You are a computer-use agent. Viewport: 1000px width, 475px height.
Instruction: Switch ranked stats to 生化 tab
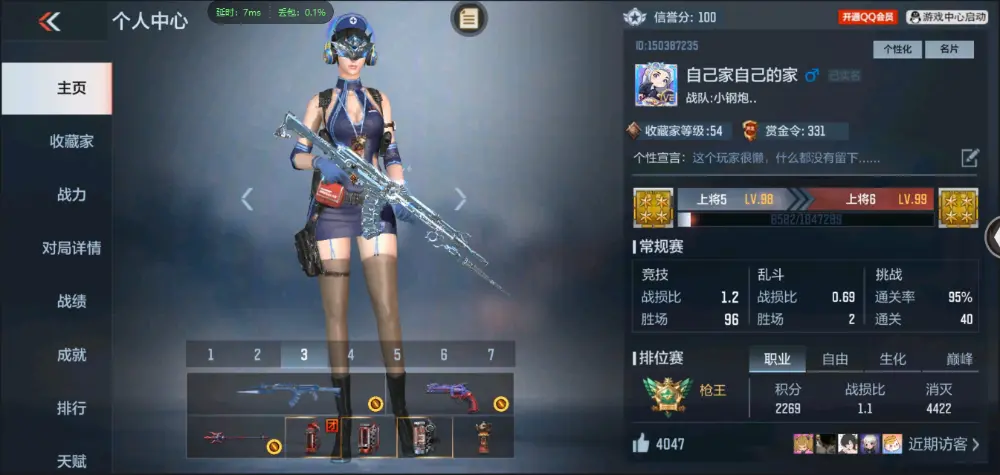pos(892,359)
